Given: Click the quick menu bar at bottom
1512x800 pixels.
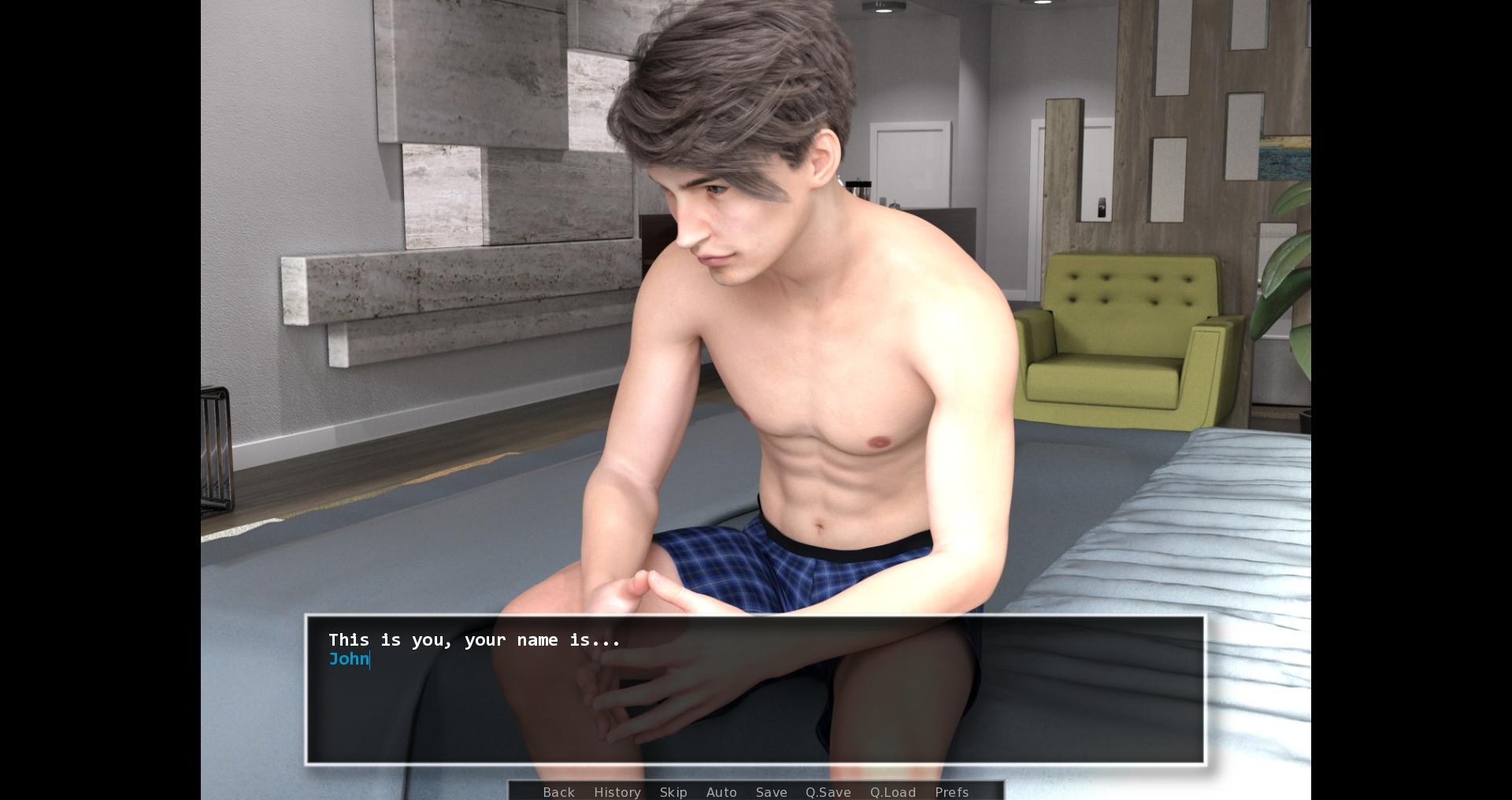Looking at the screenshot, I should pos(756,792).
